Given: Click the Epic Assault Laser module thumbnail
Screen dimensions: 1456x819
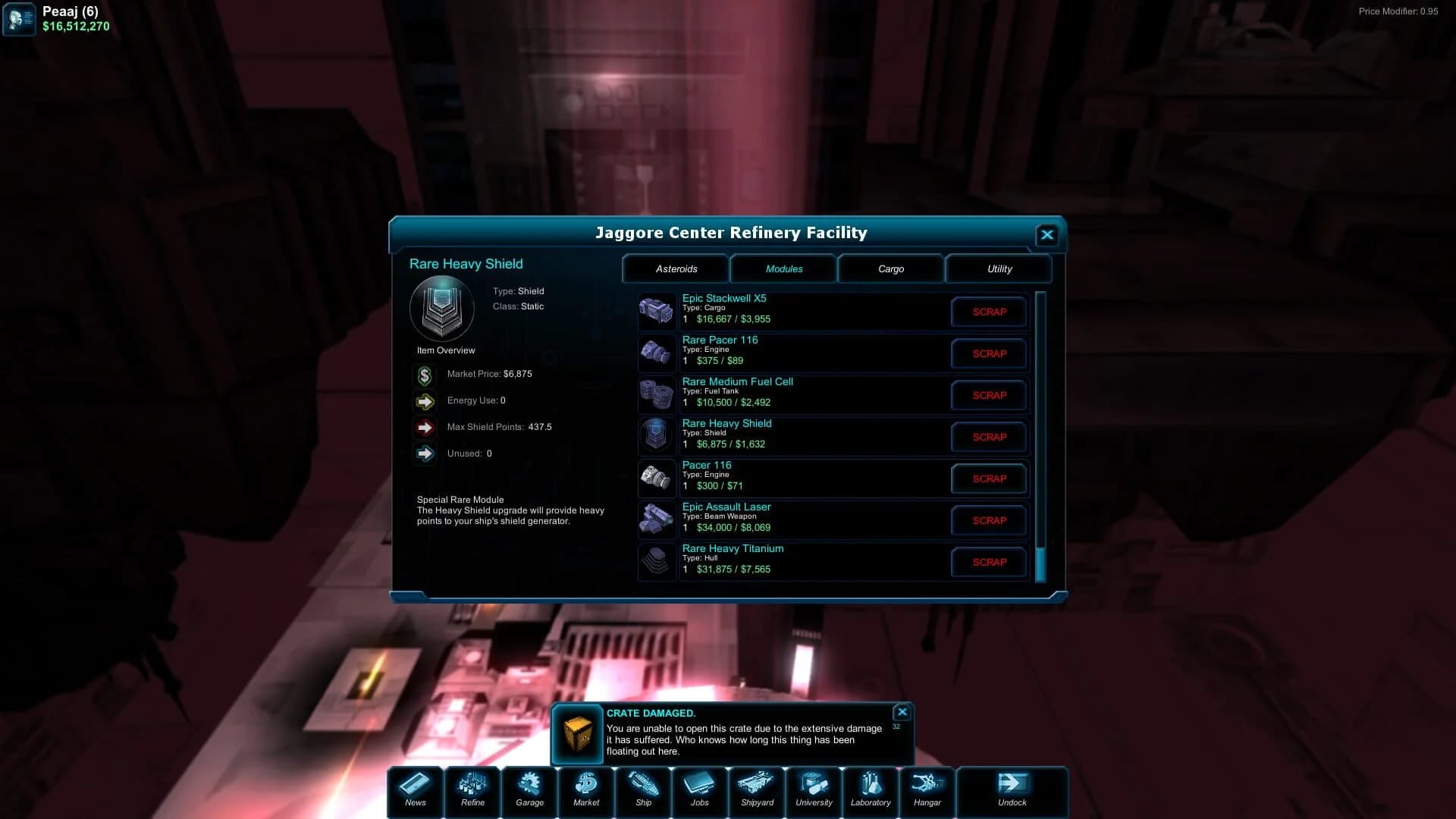Looking at the screenshot, I should click(657, 519).
